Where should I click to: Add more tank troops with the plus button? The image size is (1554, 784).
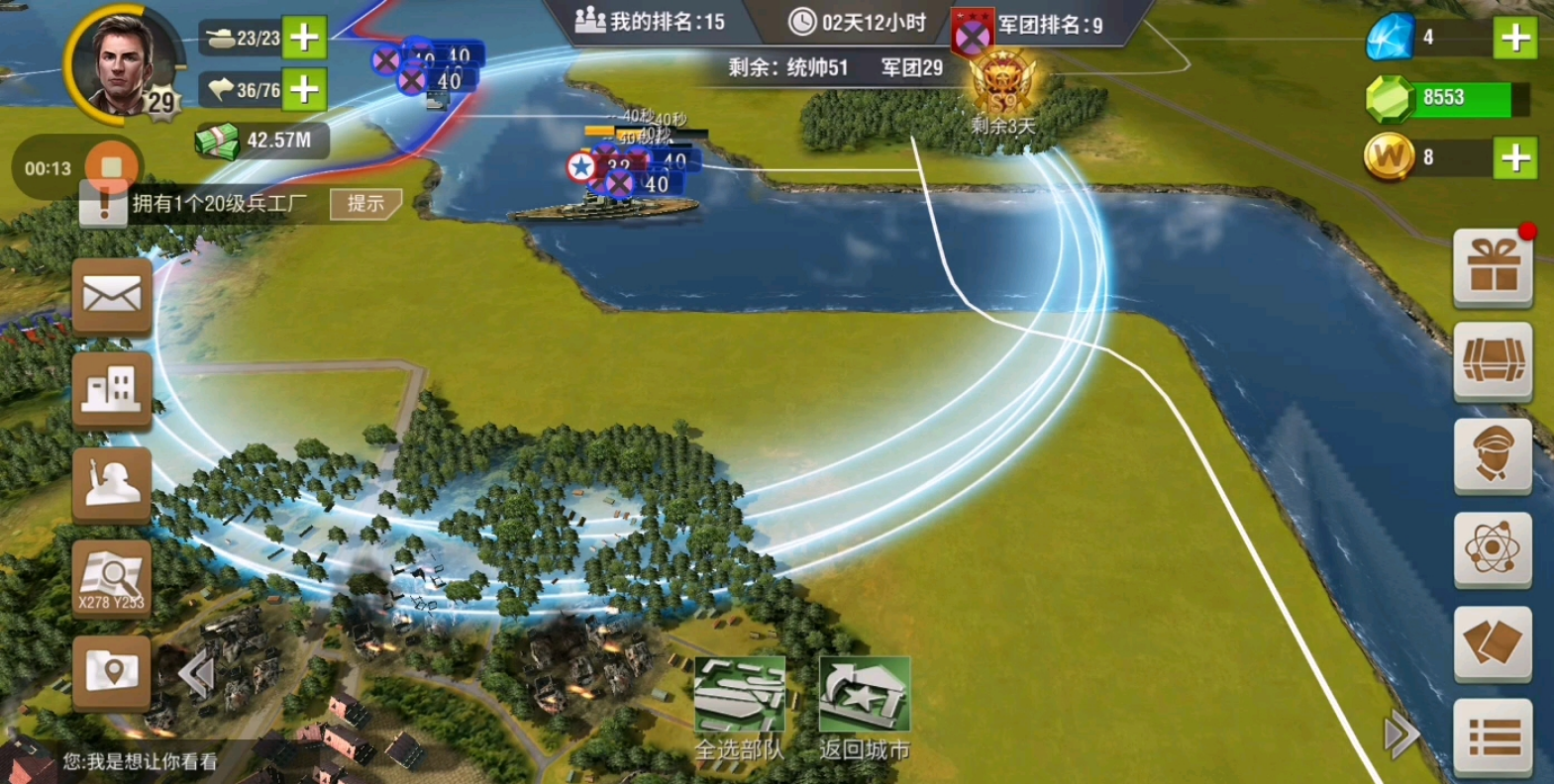pos(304,38)
